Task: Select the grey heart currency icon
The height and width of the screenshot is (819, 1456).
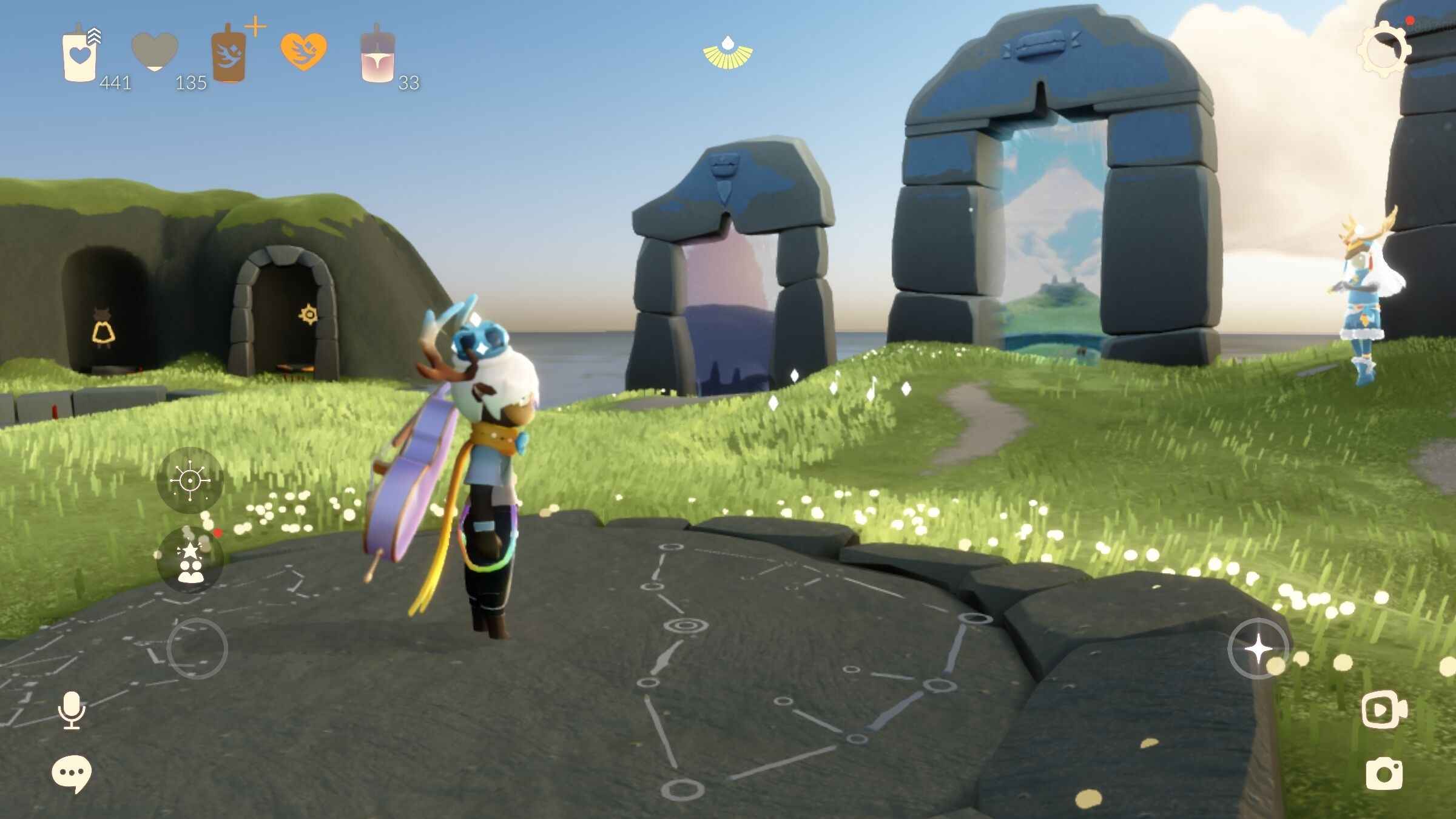Action: click(155, 52)
